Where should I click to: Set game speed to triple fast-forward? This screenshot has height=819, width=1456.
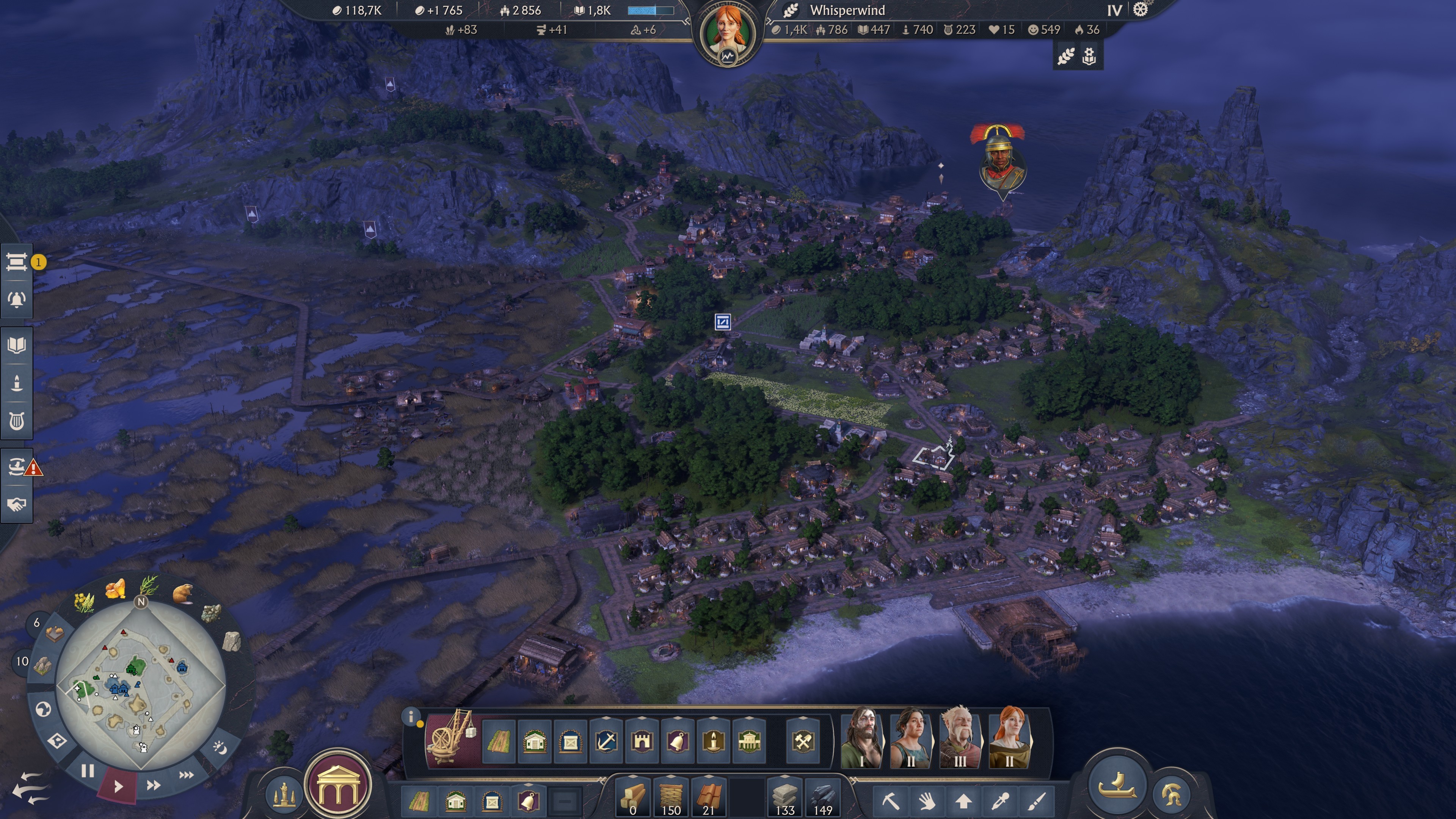(186, 774)
